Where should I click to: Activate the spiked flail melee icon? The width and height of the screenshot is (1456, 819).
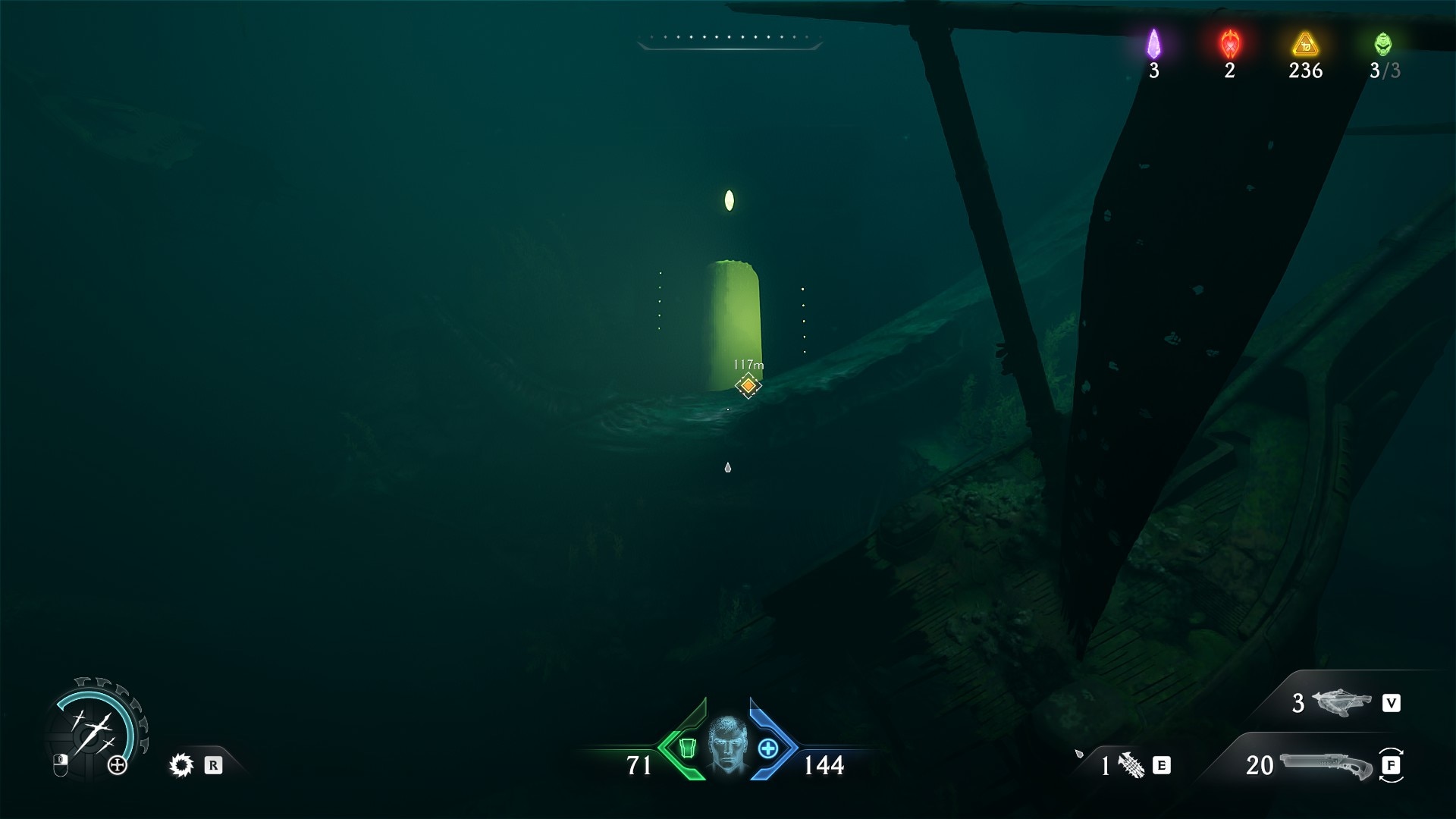coord(1131,765)
